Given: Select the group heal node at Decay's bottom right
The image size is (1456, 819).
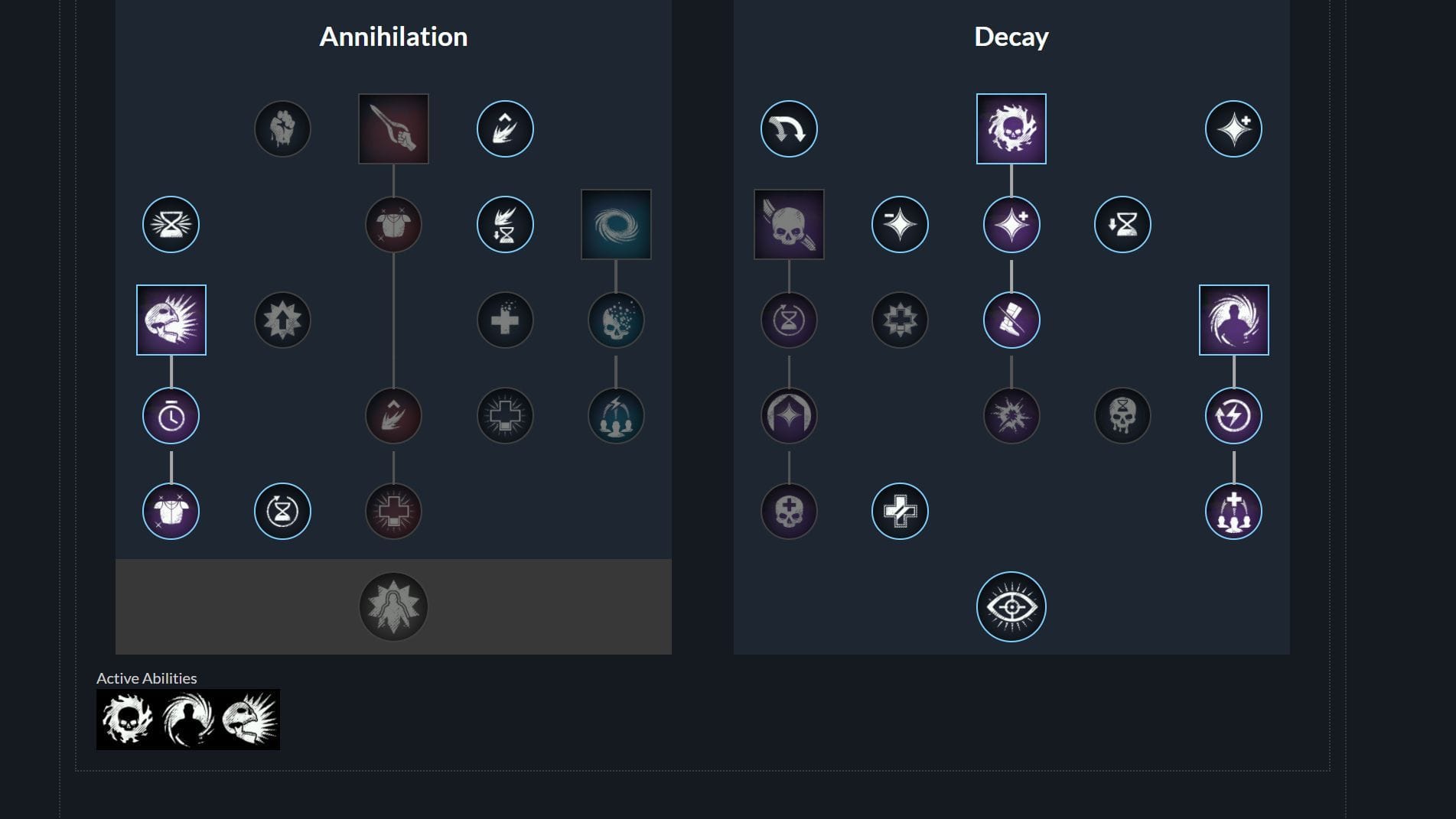Looking at the screenshot, I should tap(1233, 510).
